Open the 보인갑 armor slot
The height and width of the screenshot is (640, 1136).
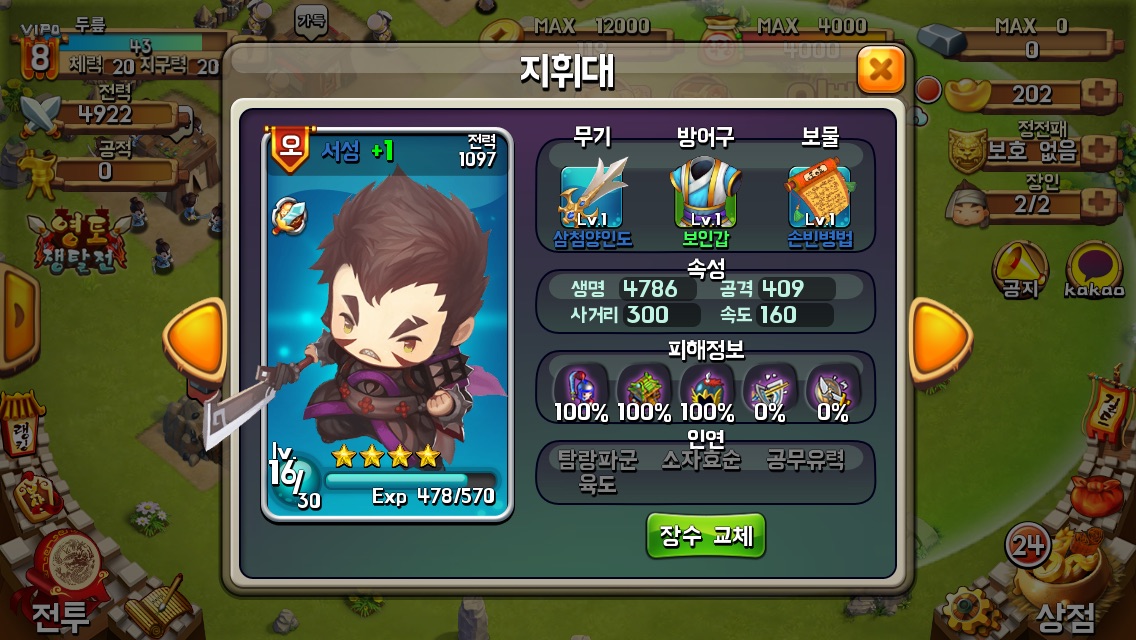(x=705, y=196)
